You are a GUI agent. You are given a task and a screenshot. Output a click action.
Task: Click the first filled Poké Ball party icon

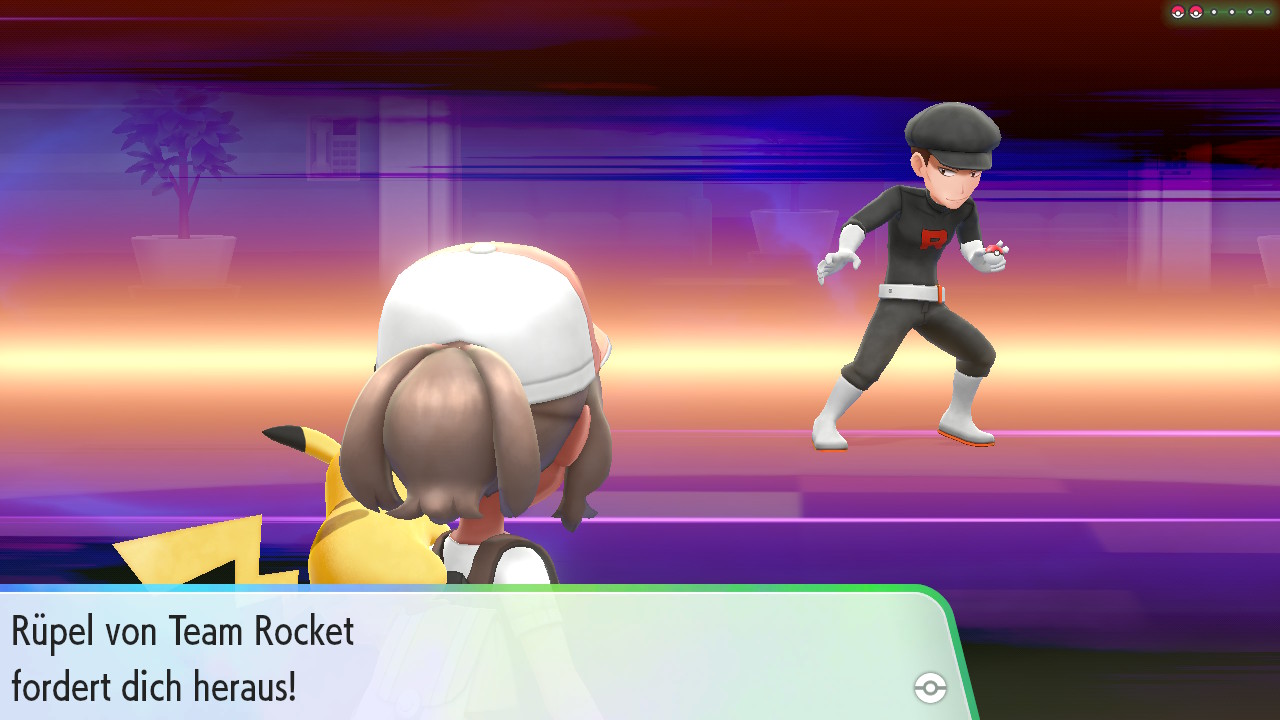(1178, 12)
